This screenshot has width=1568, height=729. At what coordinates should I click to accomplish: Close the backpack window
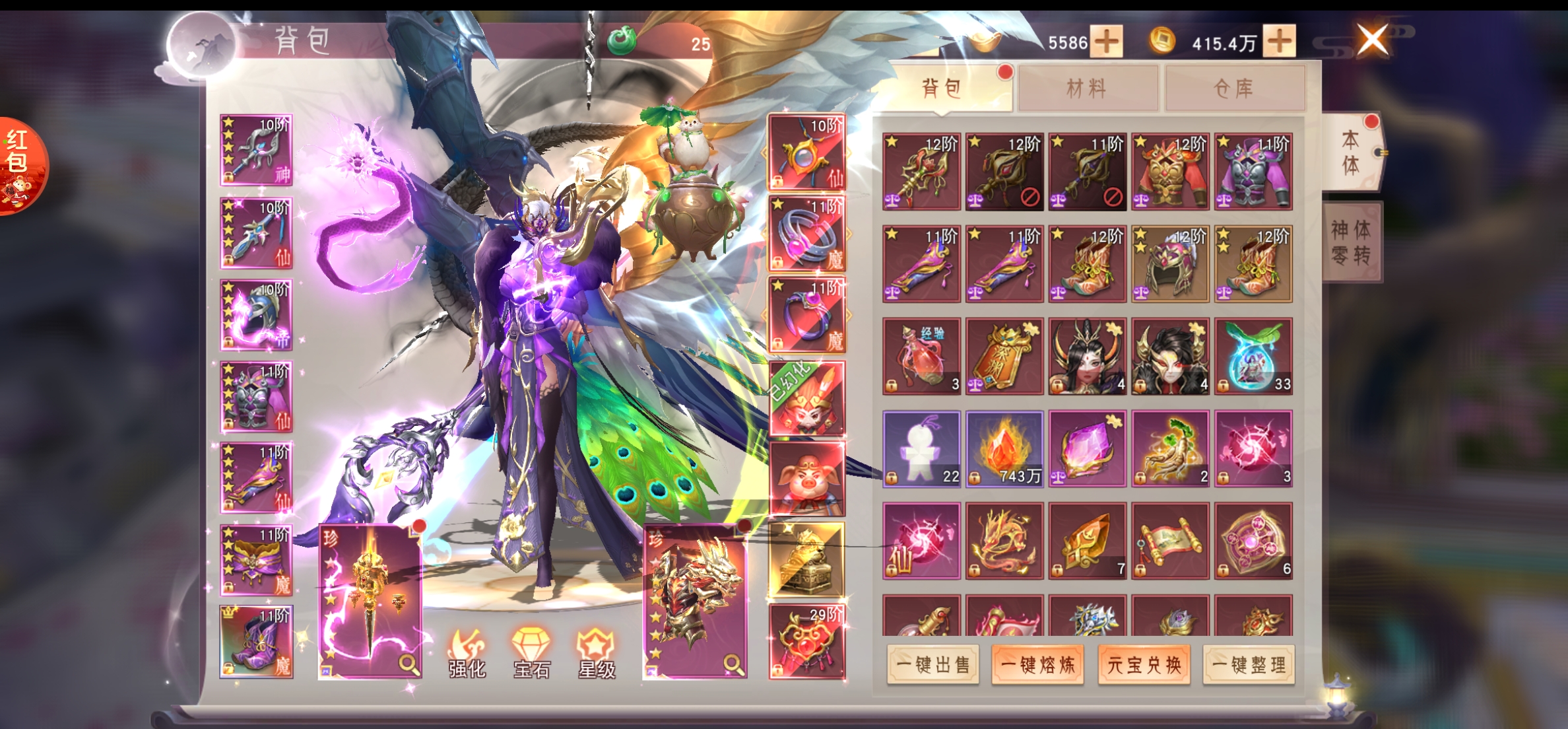[x=1373, y=40]
